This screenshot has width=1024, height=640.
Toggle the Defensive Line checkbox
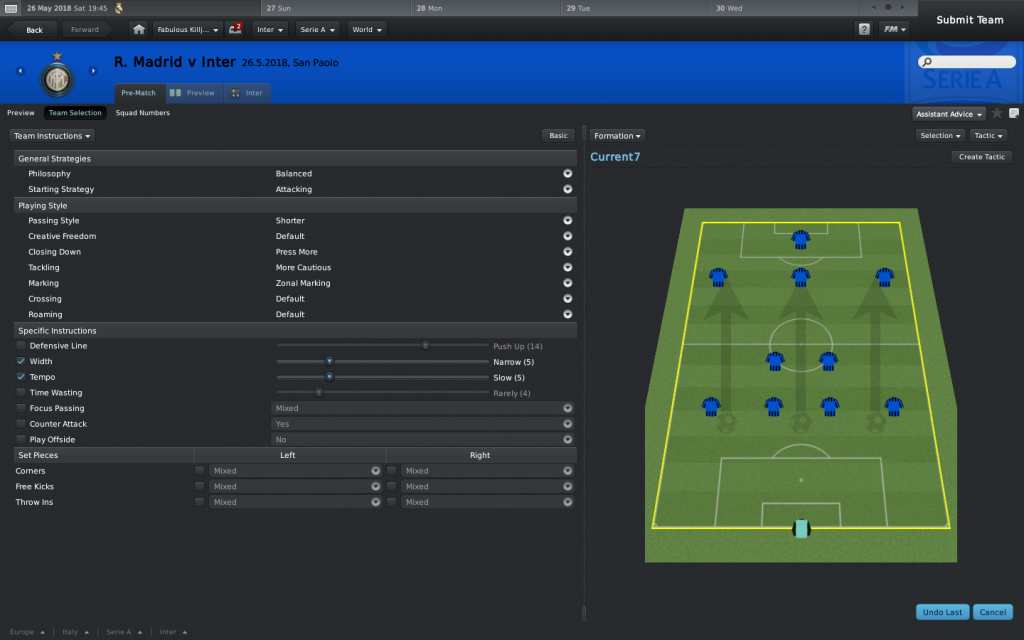[21, 346]
